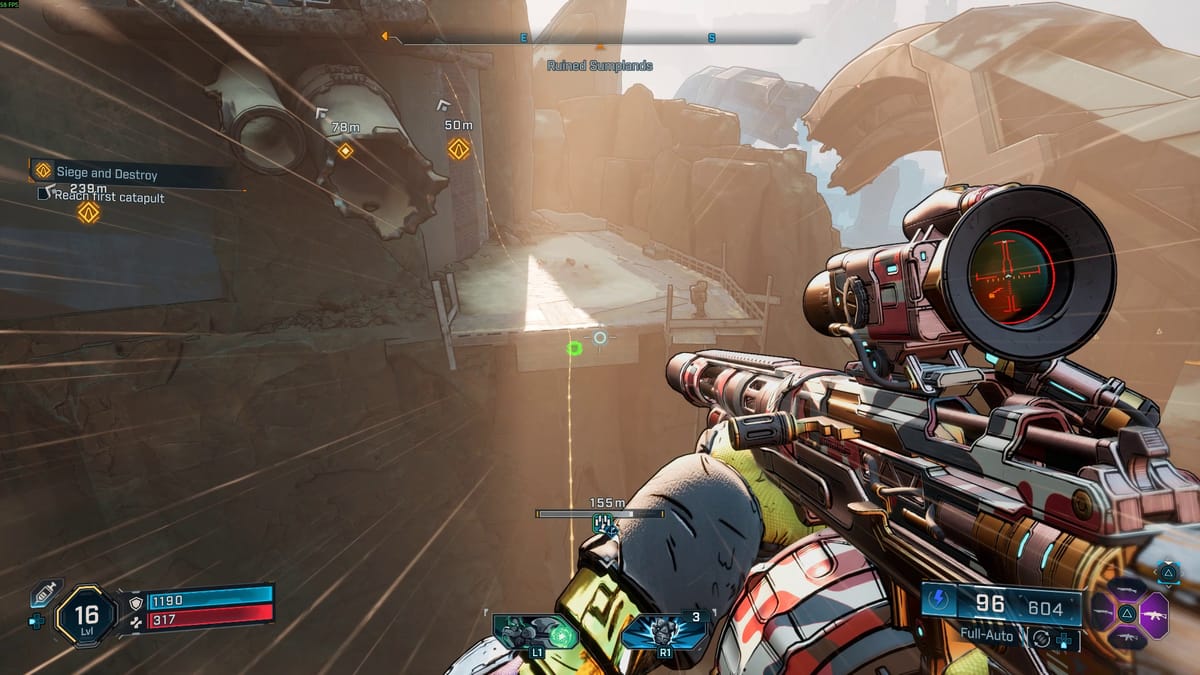Image resolution: width=1200 pixels, height=675 pixels.
Task: Click the compass bar at top
Action: (600, 39)
